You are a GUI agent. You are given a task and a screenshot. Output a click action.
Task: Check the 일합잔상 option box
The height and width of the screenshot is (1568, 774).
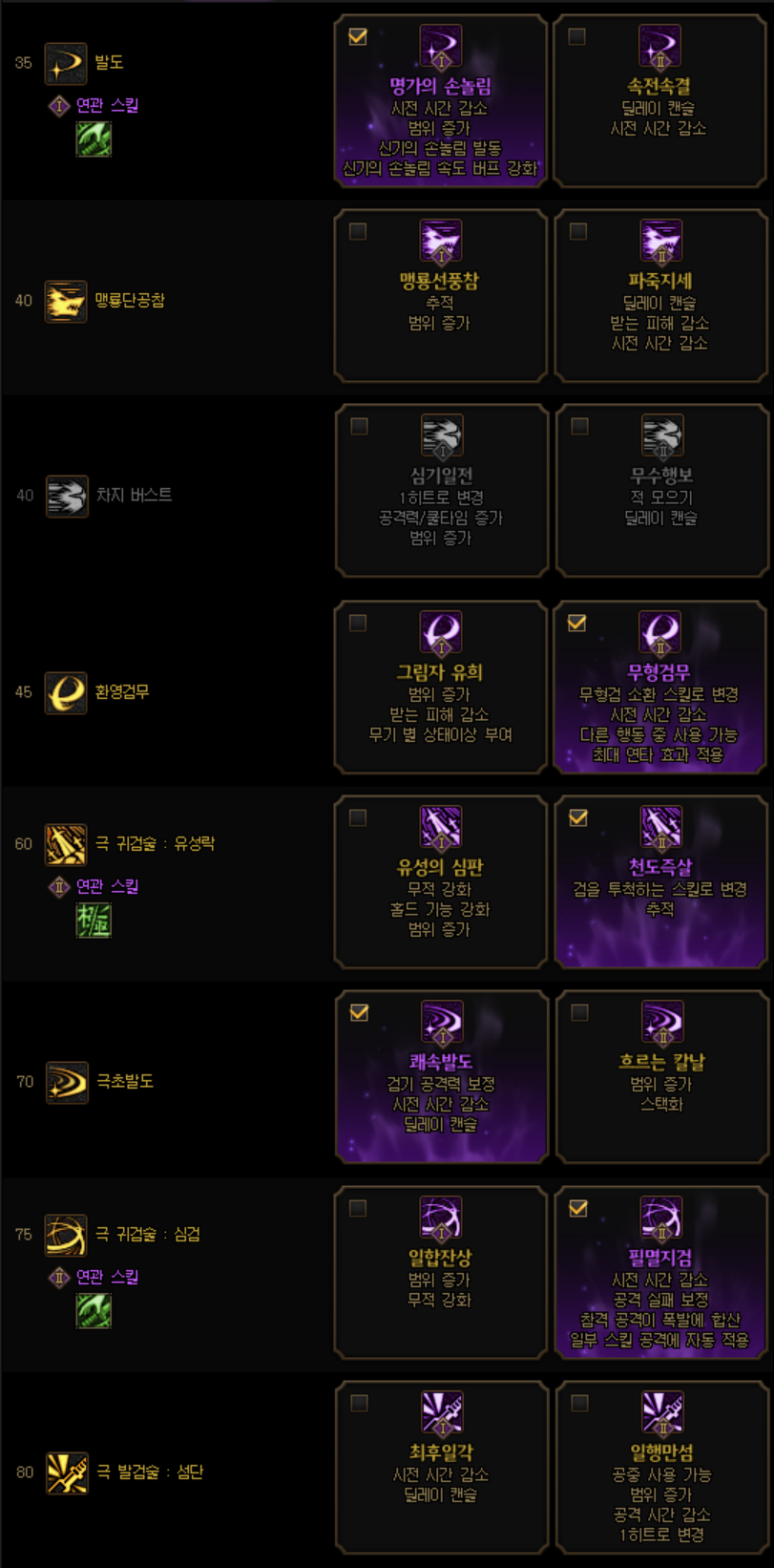coord(358,1209)
